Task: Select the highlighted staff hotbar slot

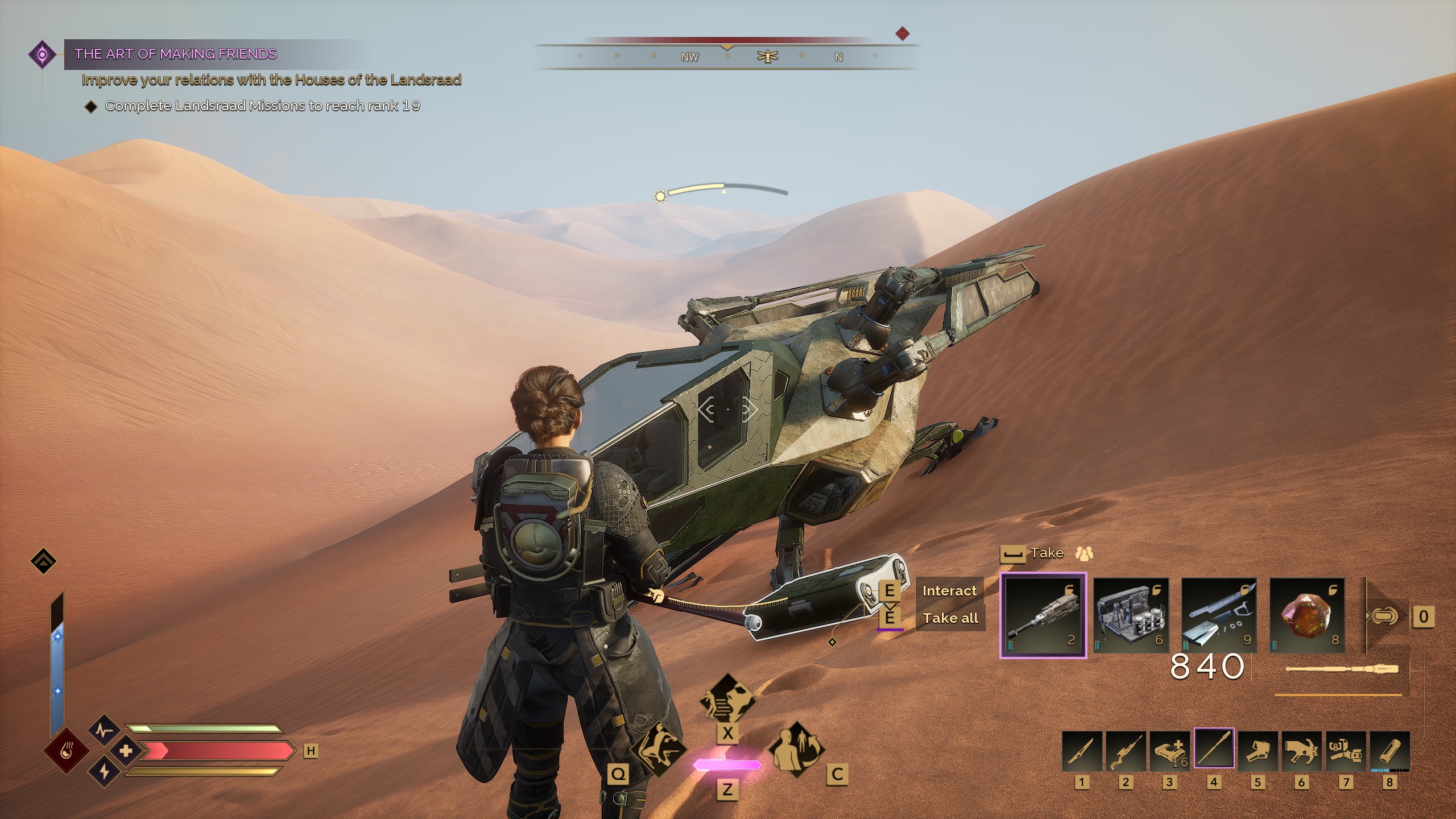Action: click(x=1214, y=750)
